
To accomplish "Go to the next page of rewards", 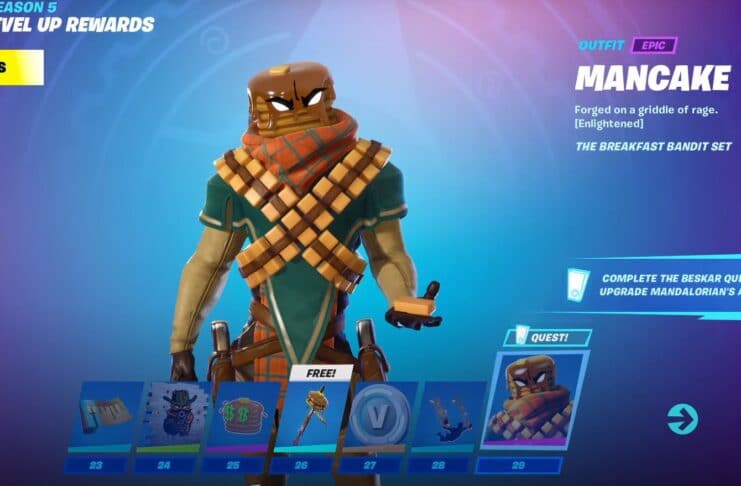I will pyautogui.click(x=683, y=418).
